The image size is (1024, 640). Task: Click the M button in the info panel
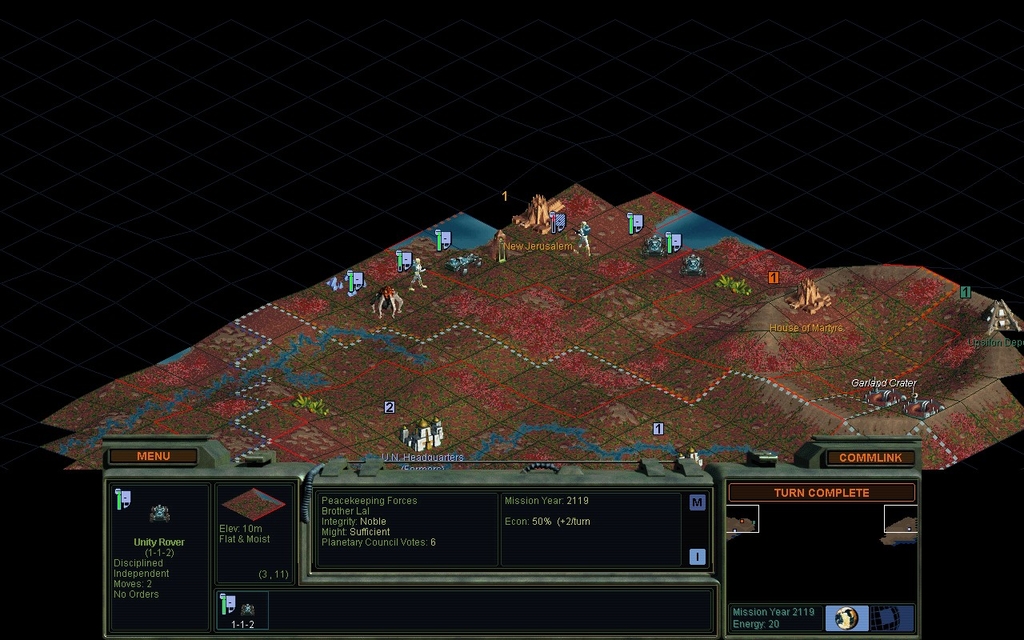click(x=697, y=503)
